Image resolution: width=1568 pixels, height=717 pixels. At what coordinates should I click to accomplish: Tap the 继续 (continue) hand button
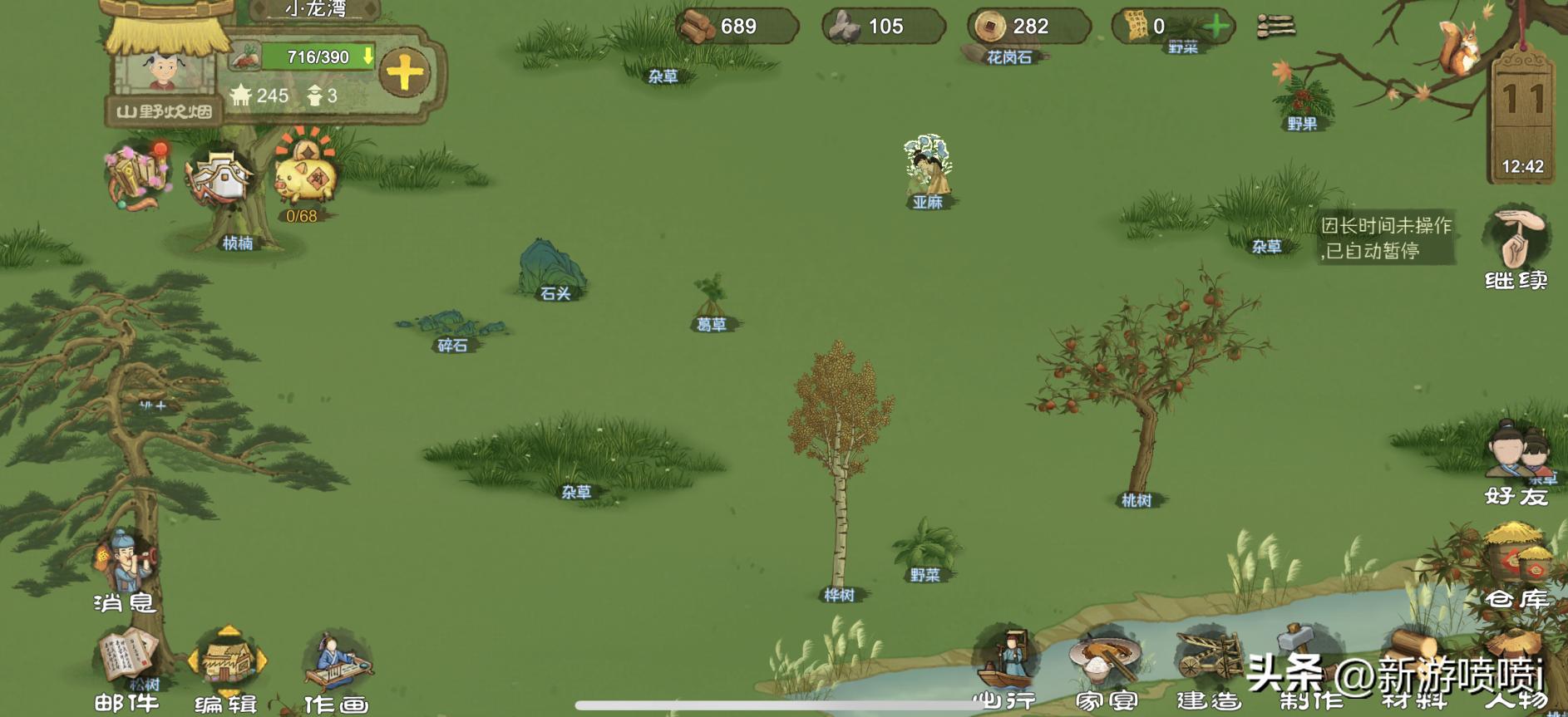[x=1516, y=245]
